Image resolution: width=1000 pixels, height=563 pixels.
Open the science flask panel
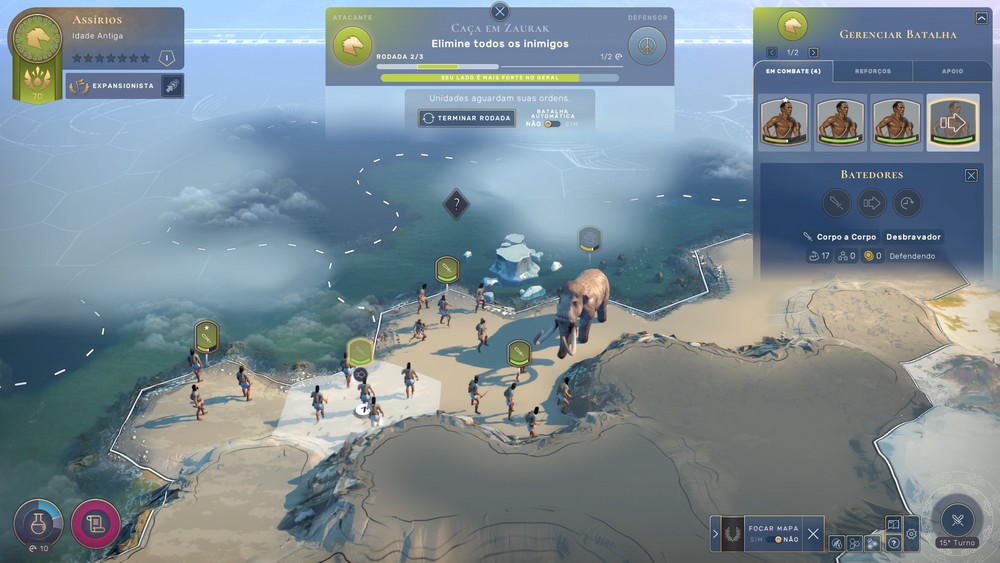38,522
